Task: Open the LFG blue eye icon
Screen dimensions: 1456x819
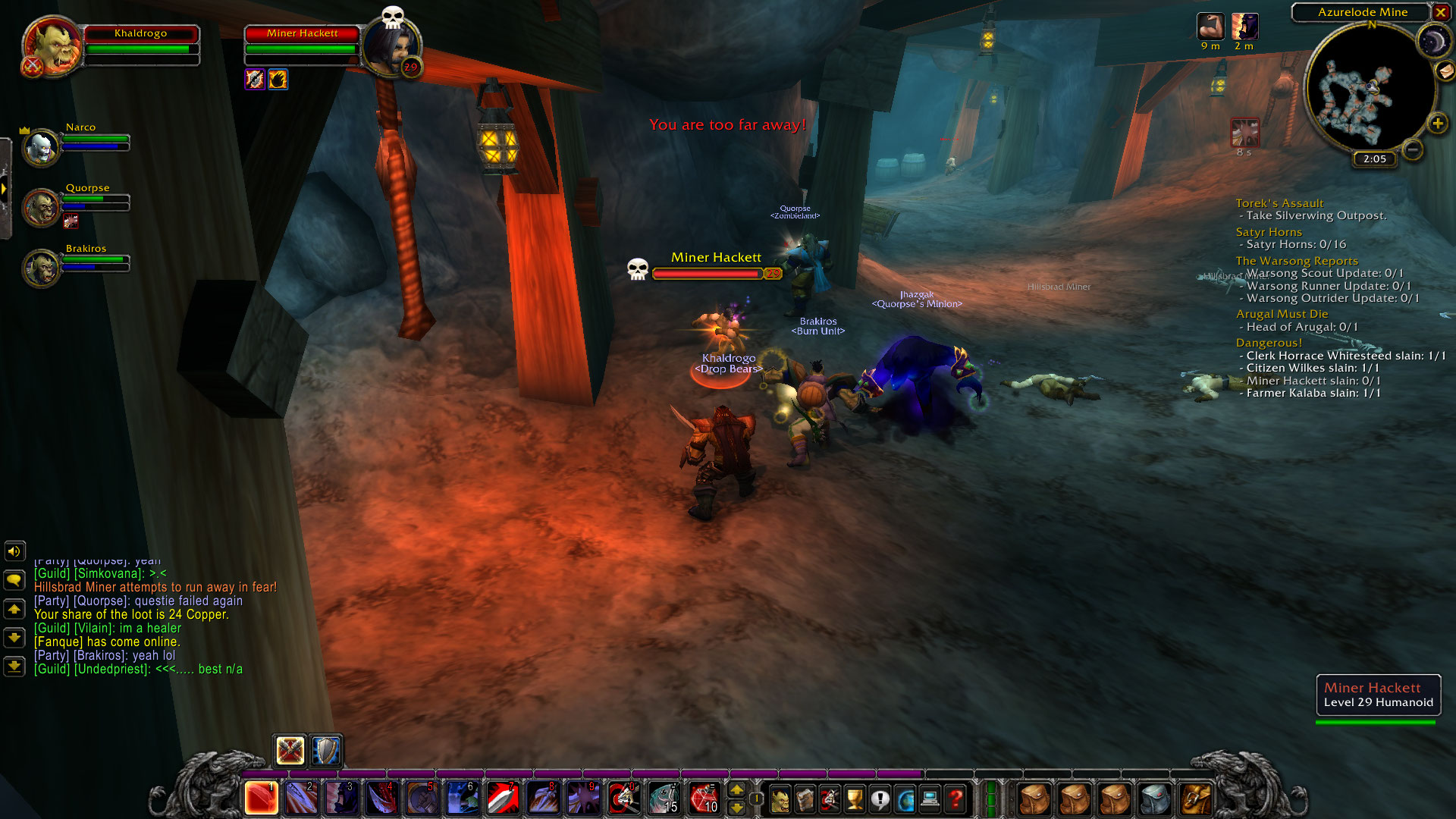Action: click(905, 797)
